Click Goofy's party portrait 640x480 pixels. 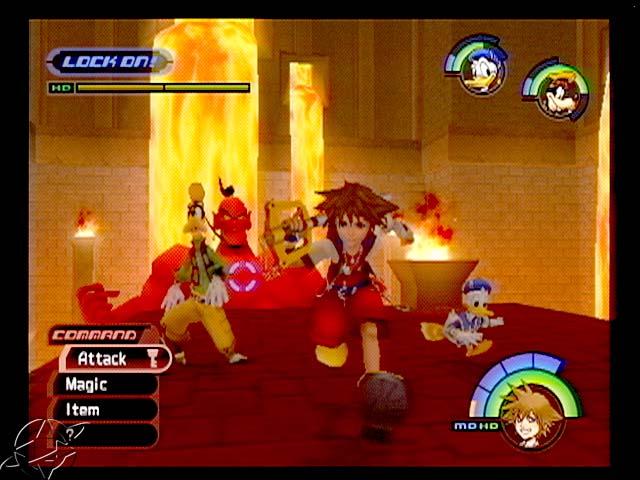tap(560, 93)
